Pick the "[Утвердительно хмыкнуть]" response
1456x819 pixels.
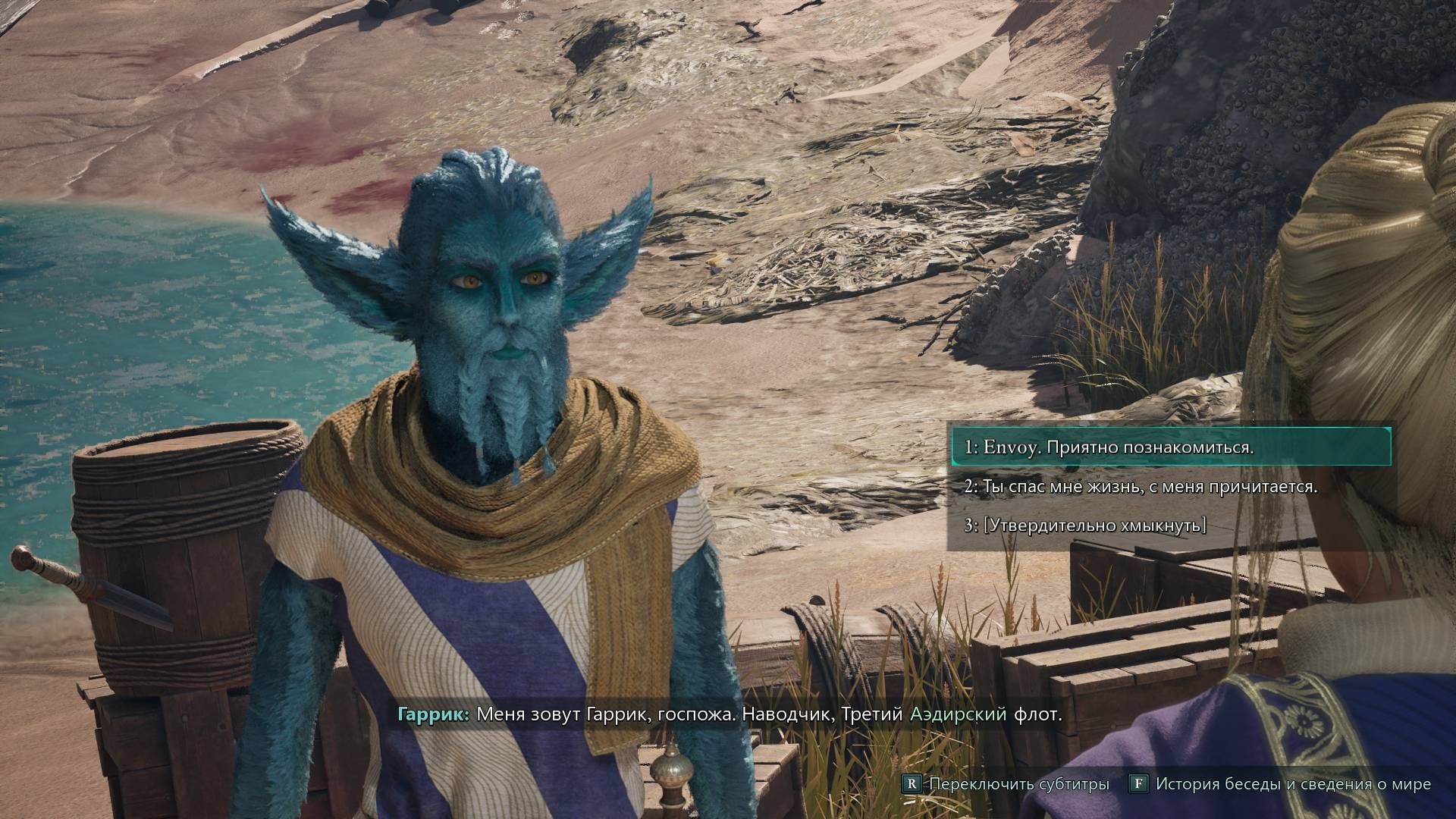pos(1085,526)
